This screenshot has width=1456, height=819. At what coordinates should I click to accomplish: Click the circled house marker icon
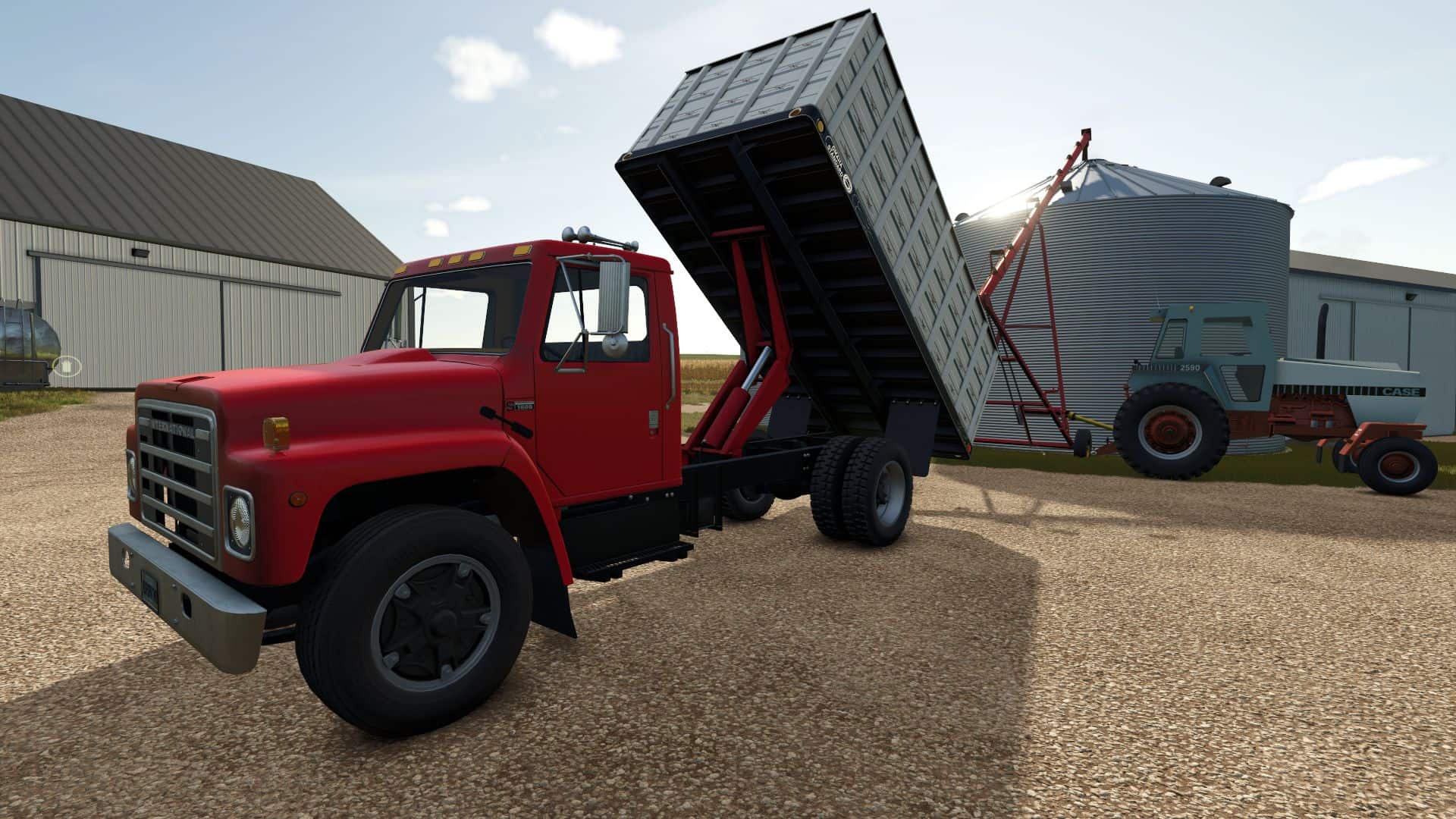67,366
